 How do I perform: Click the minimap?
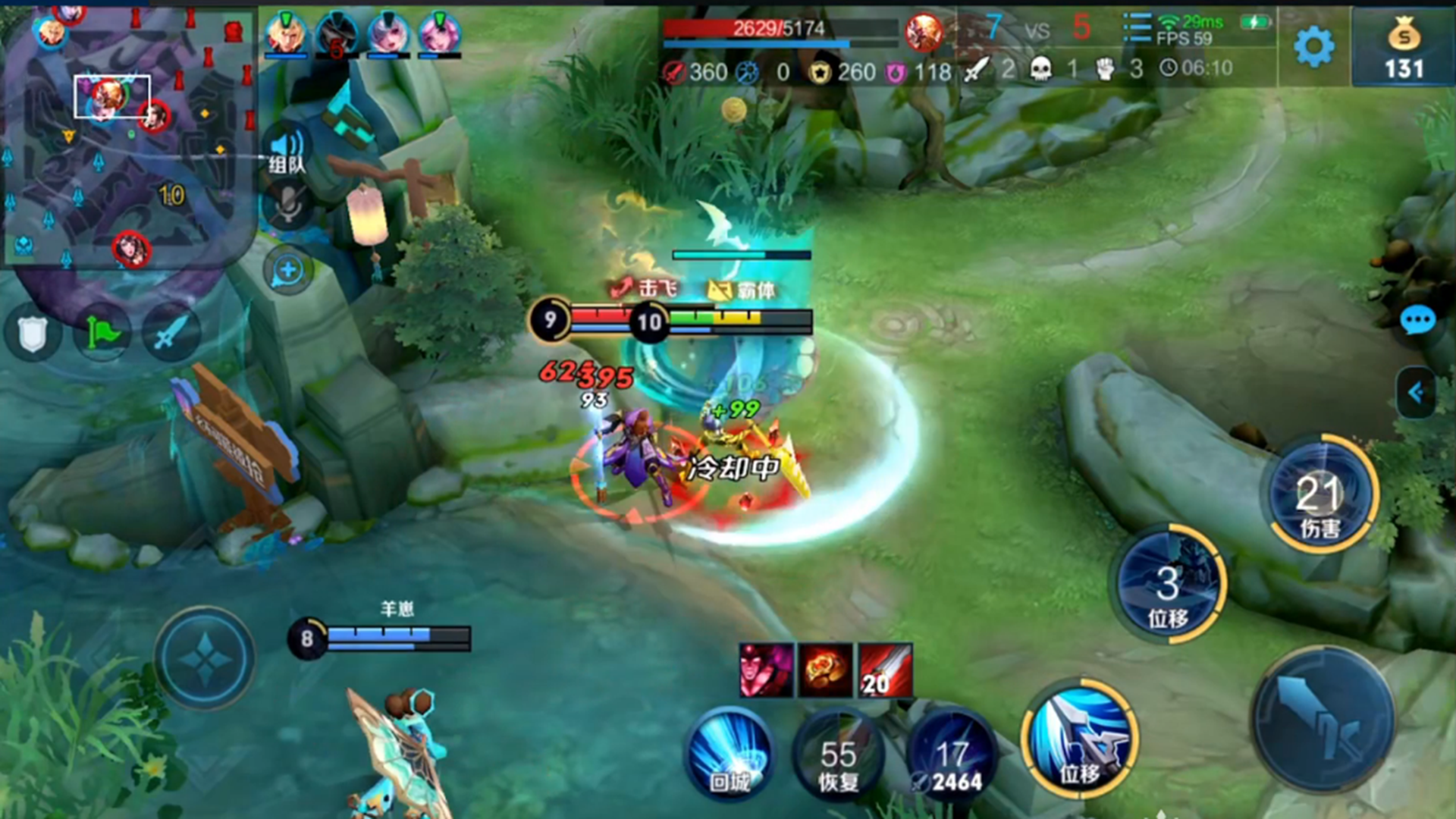(127, 136)
